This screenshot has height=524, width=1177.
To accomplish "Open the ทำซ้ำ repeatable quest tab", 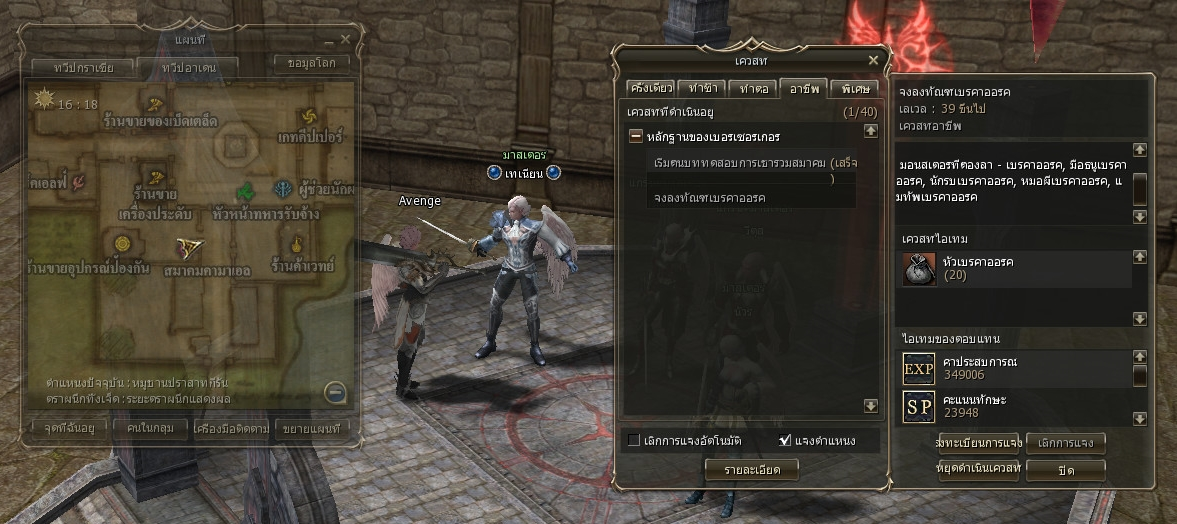I will (x=702, y=88).
